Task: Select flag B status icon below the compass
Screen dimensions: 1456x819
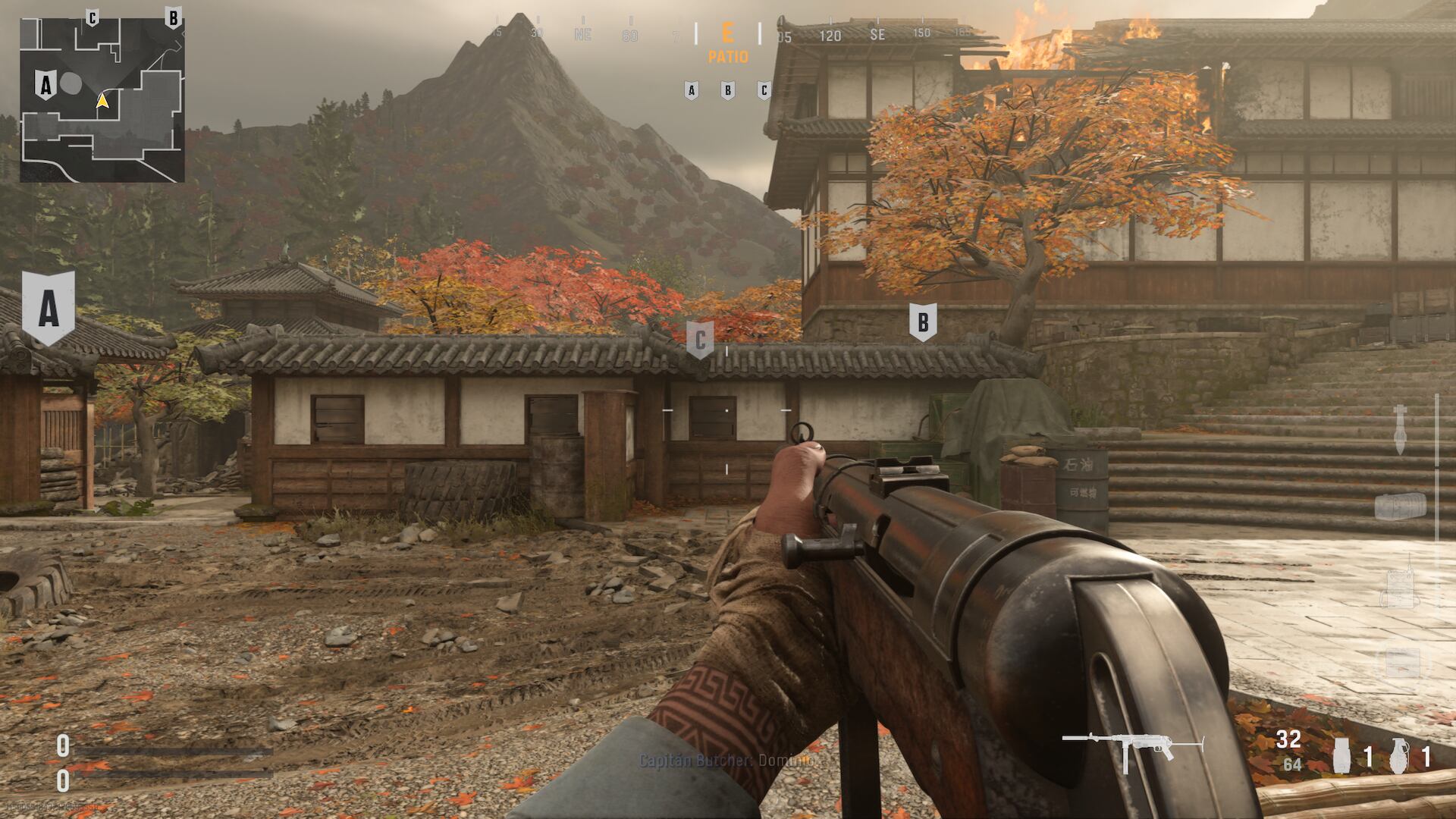Action: pyautogui.click(x=727, y=91)
